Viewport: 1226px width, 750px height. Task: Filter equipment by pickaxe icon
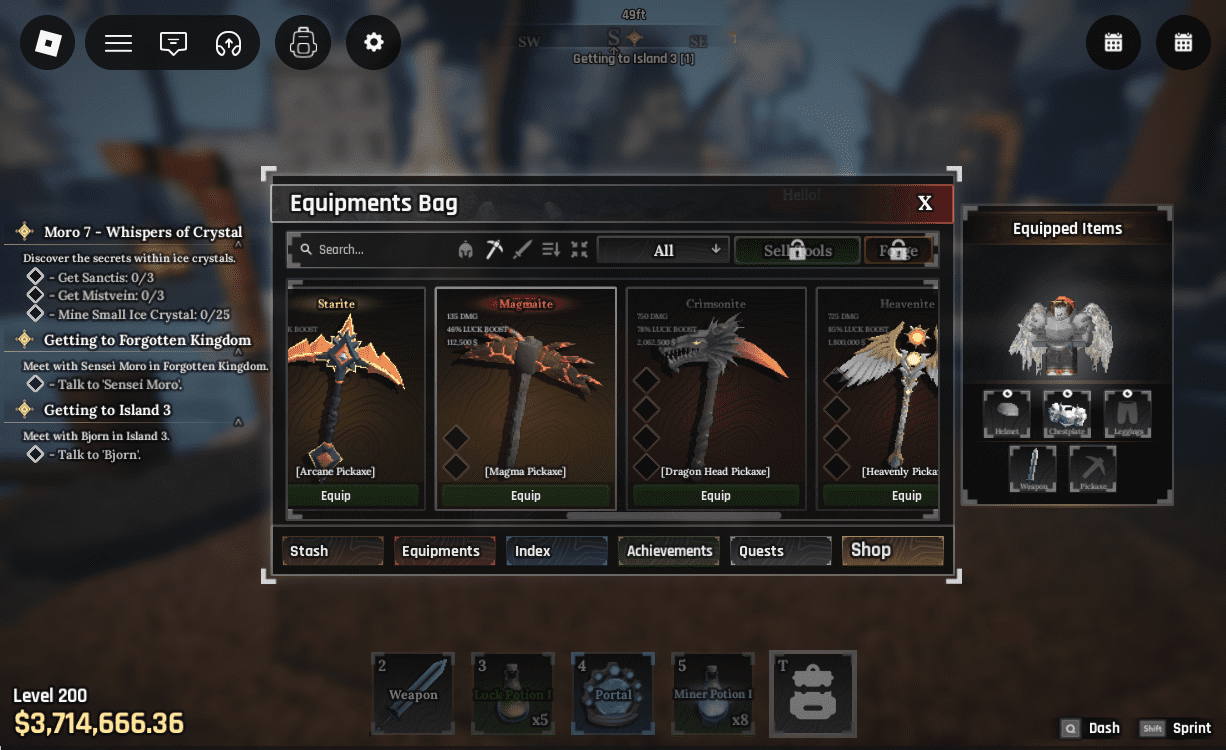(x=494, y=250)
